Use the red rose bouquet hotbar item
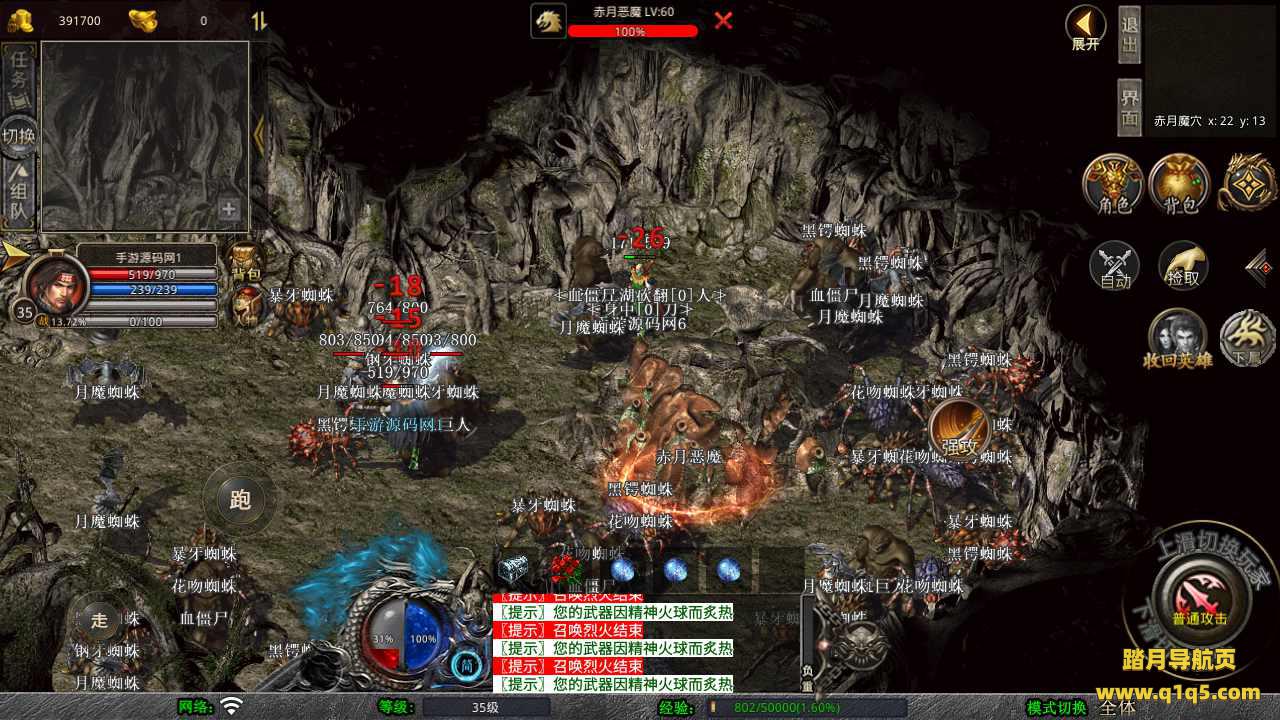Screen dimensions: 1280x720 coord(564,571)
